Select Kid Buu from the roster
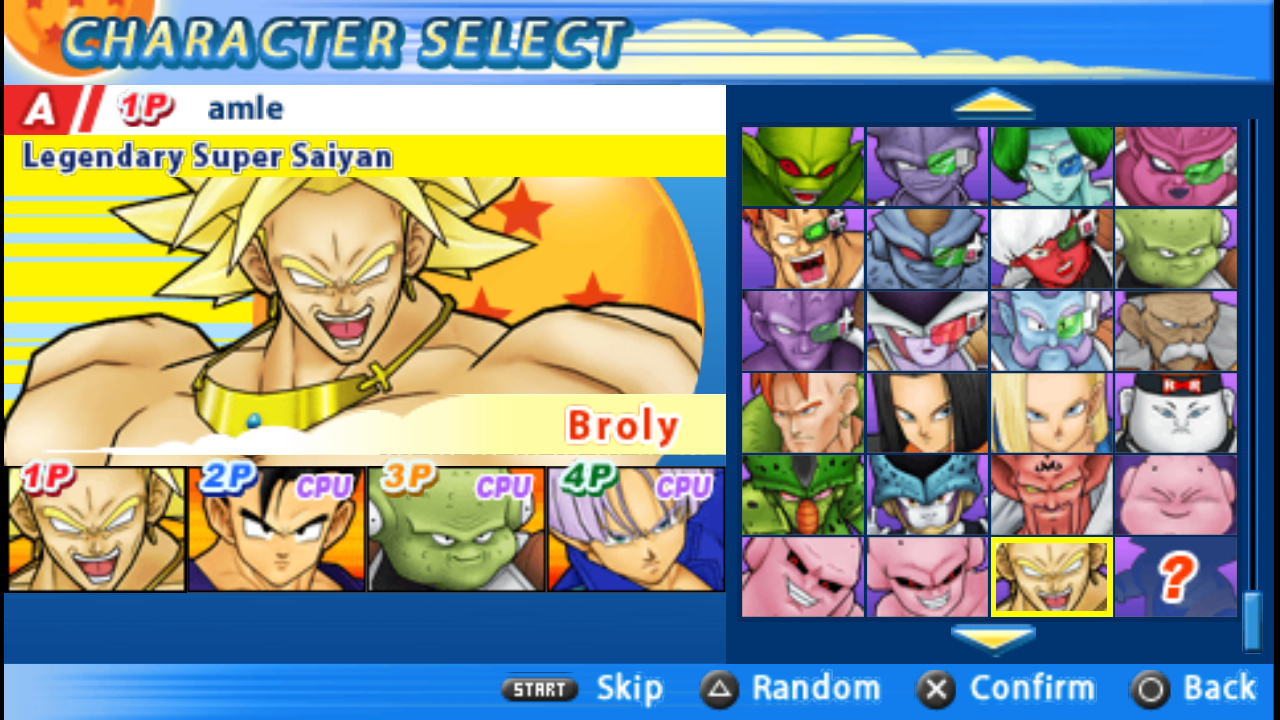The height and width of the screenshot is (720, 1280). point(926,576)
